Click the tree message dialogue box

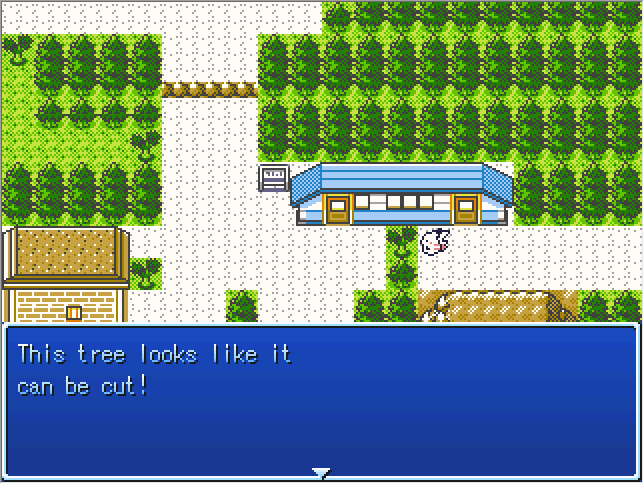click(321, 400)
